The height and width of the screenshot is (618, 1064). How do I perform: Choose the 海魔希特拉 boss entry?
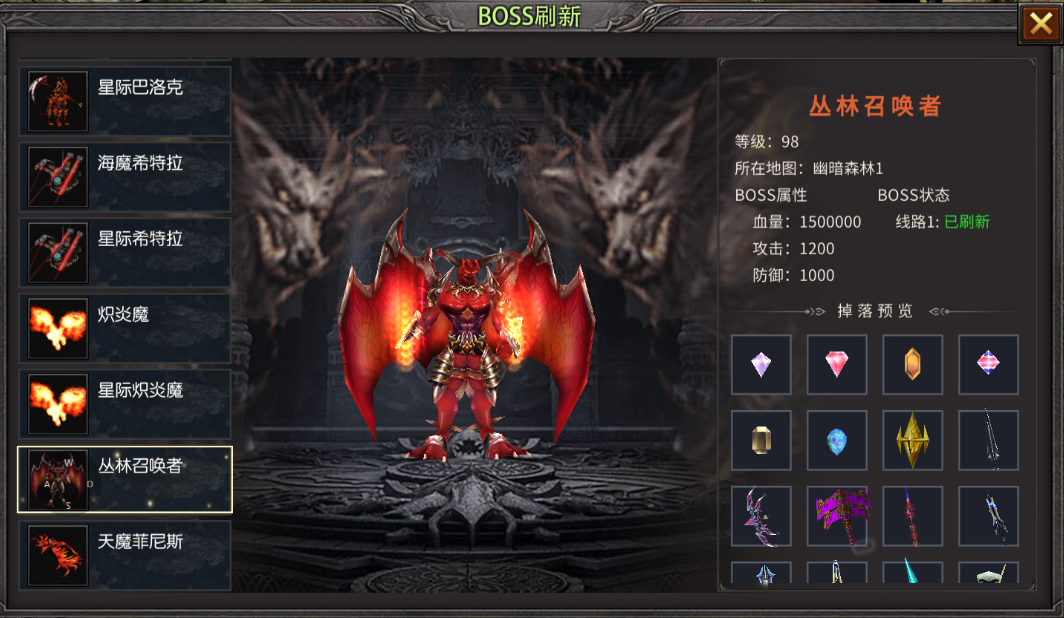pyautogui.click(x=125, y=177)
